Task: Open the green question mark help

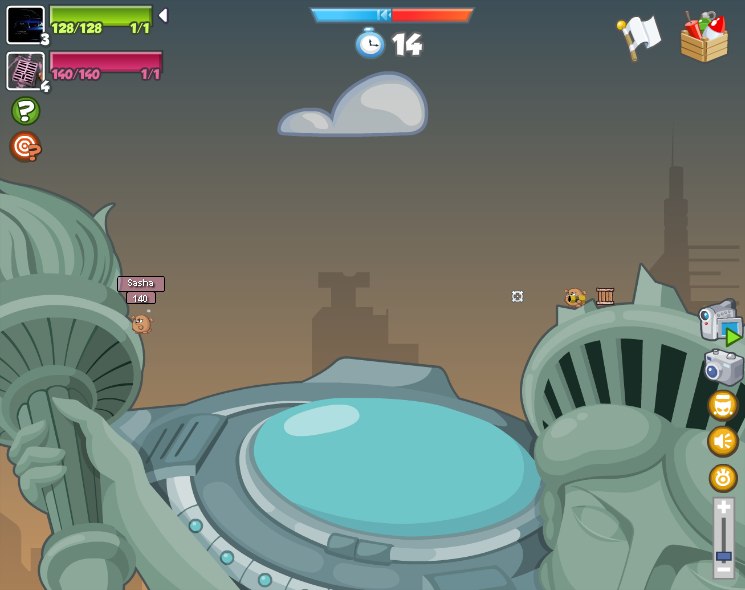Action: [x=25, y=111]
